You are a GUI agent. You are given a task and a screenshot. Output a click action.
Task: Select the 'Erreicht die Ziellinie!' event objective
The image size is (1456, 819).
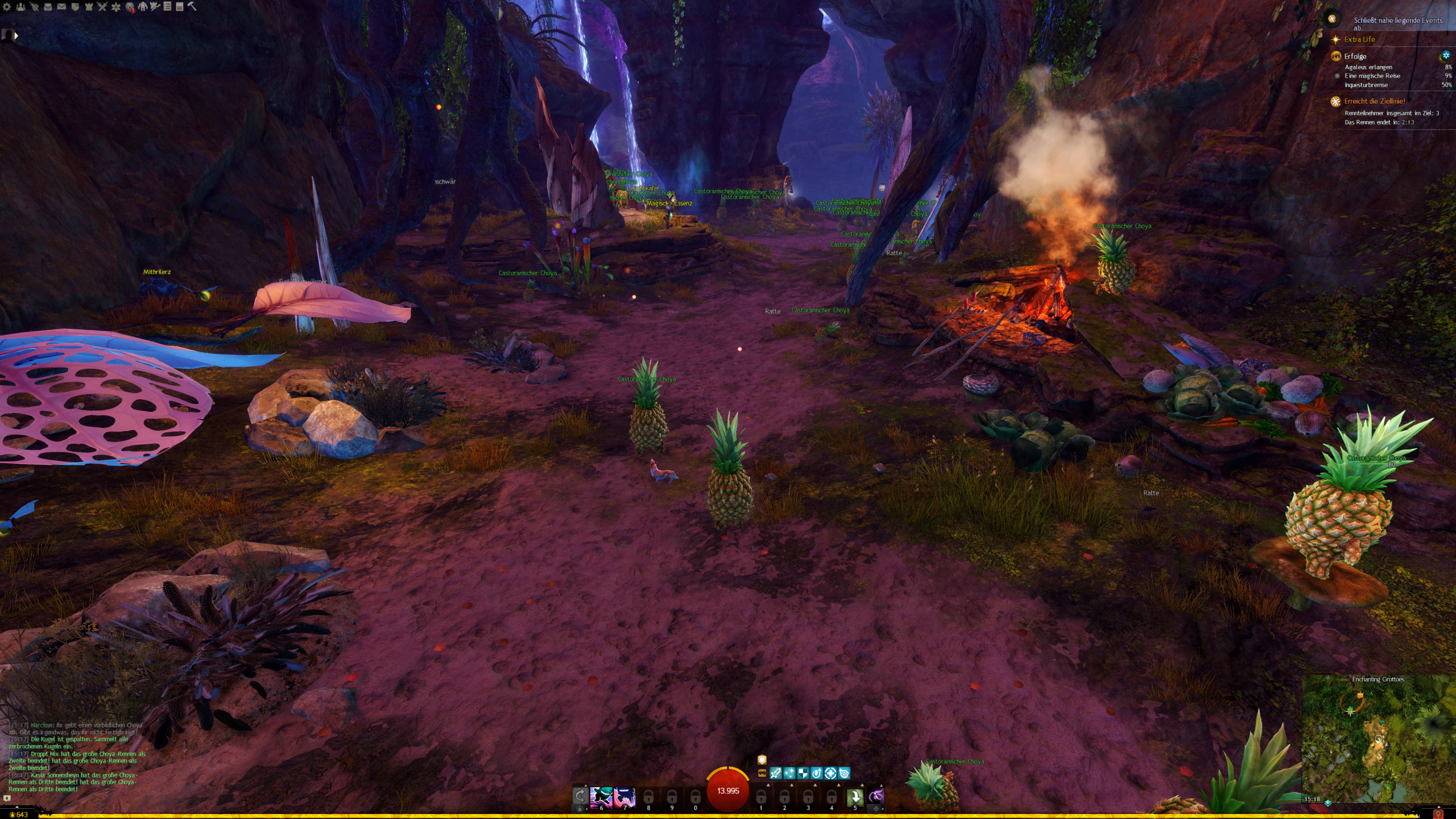1374,101
